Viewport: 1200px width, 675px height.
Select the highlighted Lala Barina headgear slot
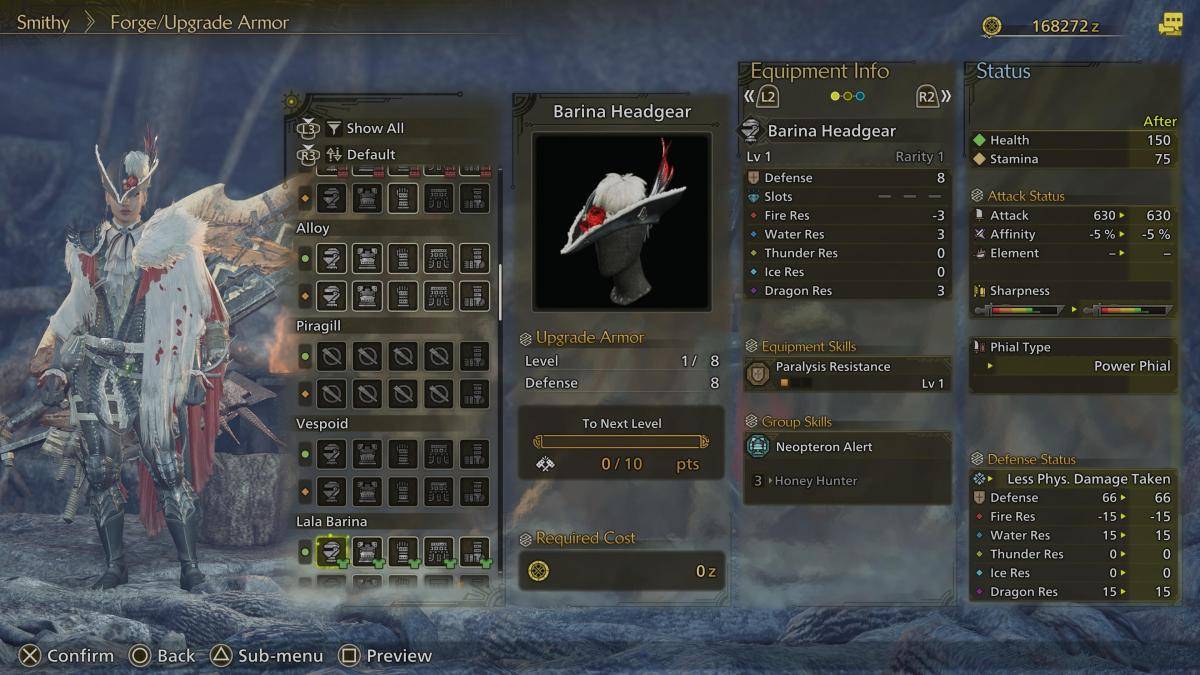click(x=332, y=551)
